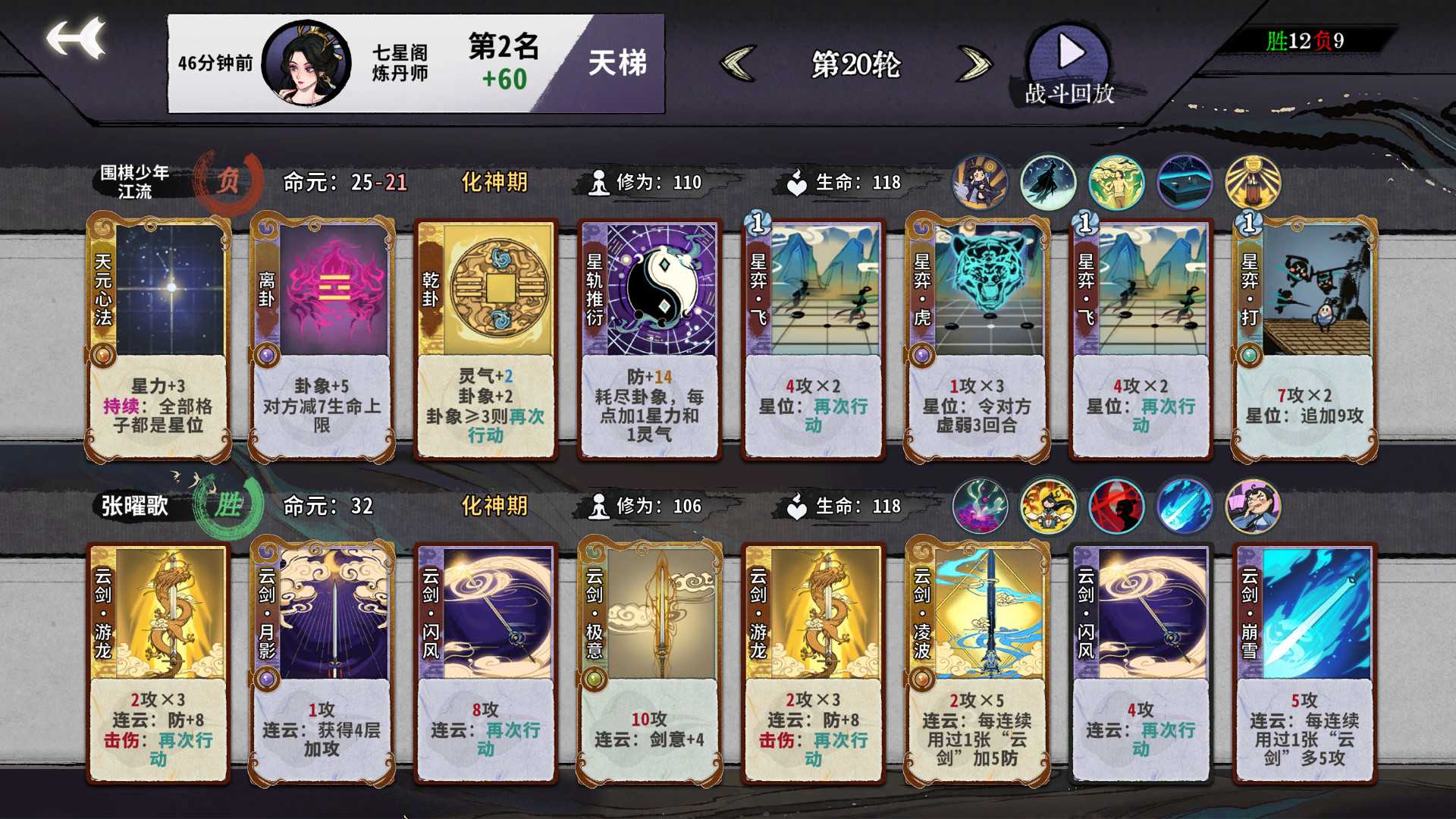Select the dark cloaked silhouette buff icon
Viewport: 1456px width, 819px height.
[x=1046, y=182]
